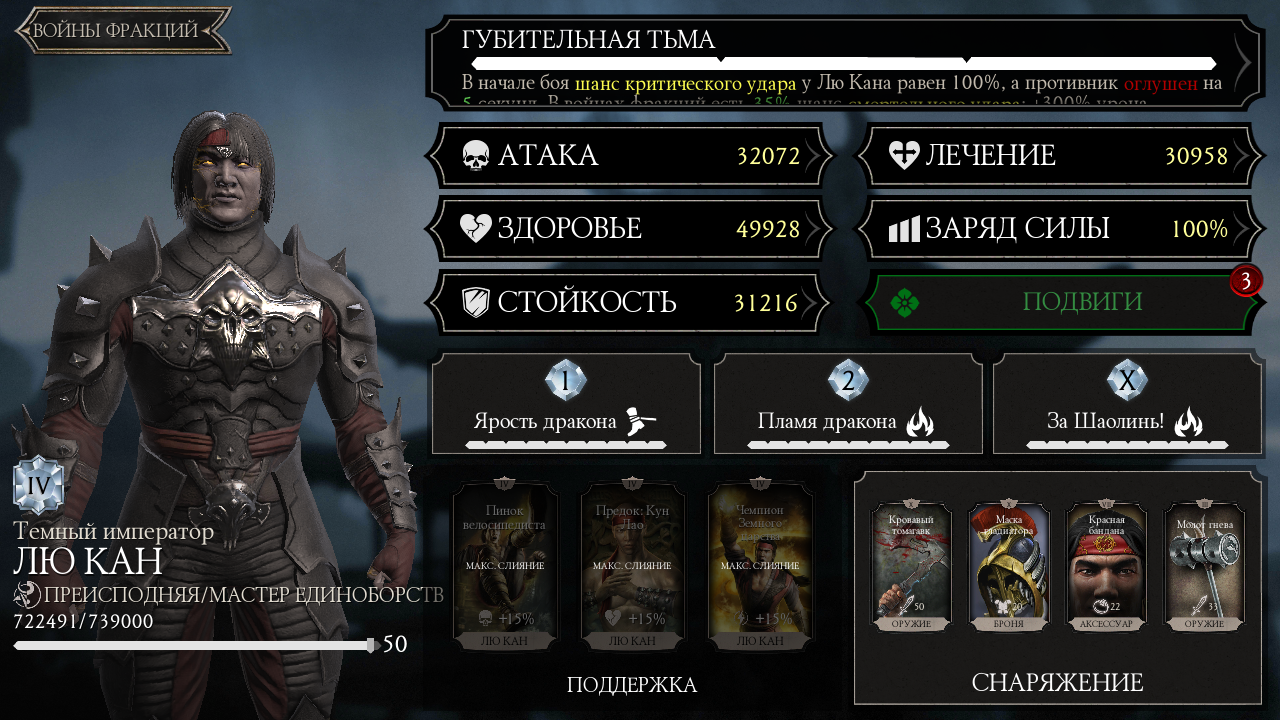Select the Красная бандана accessory card
The image size is (1280, 720).
pyautogui.click(x=1107, y=567)
